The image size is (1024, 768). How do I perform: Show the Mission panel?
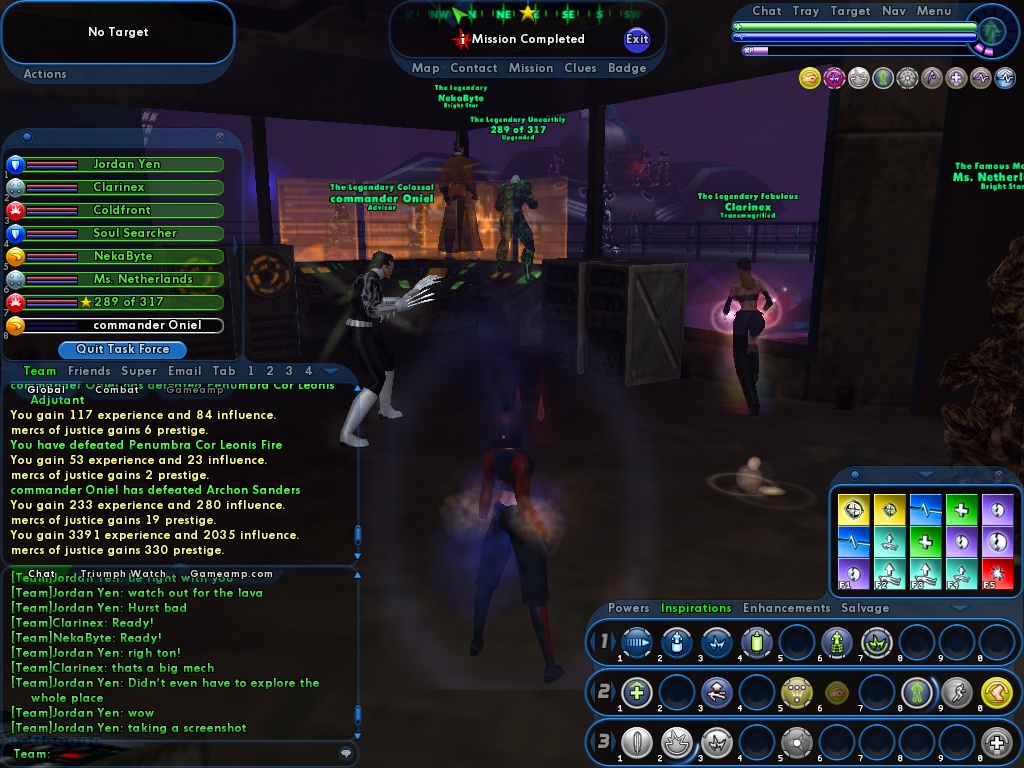[531, 68]
